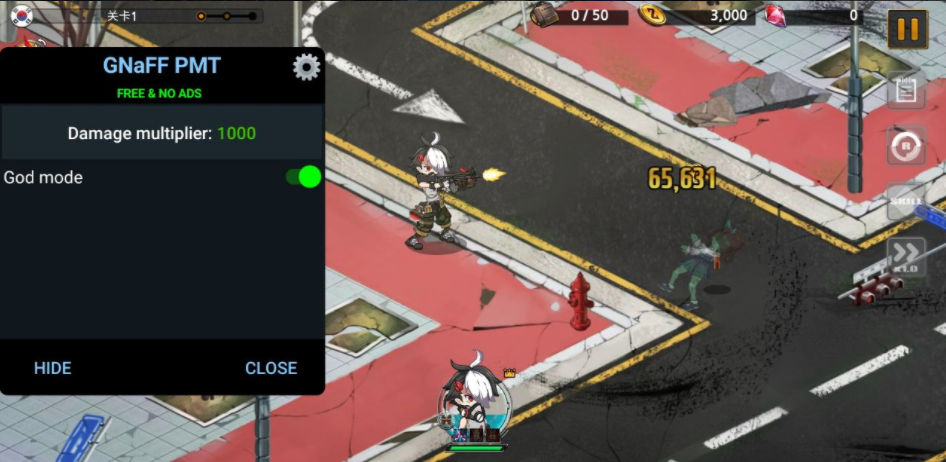The width and height of the screenshot is (946, 462).
Task: Hide the GNaFF PMT overlay
Action: [53, 368]
